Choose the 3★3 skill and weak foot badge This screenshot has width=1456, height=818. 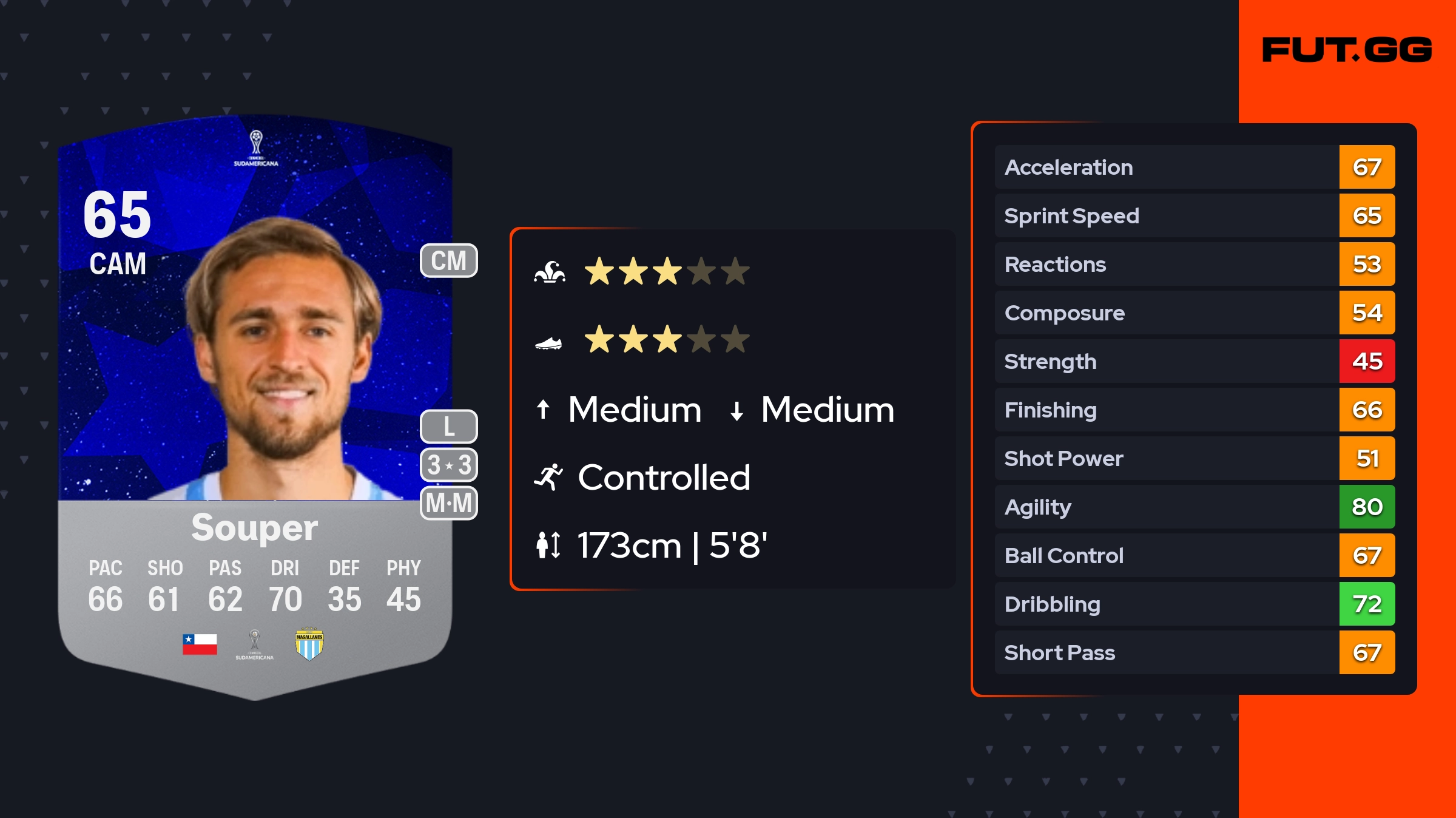[x=449, y=465]
